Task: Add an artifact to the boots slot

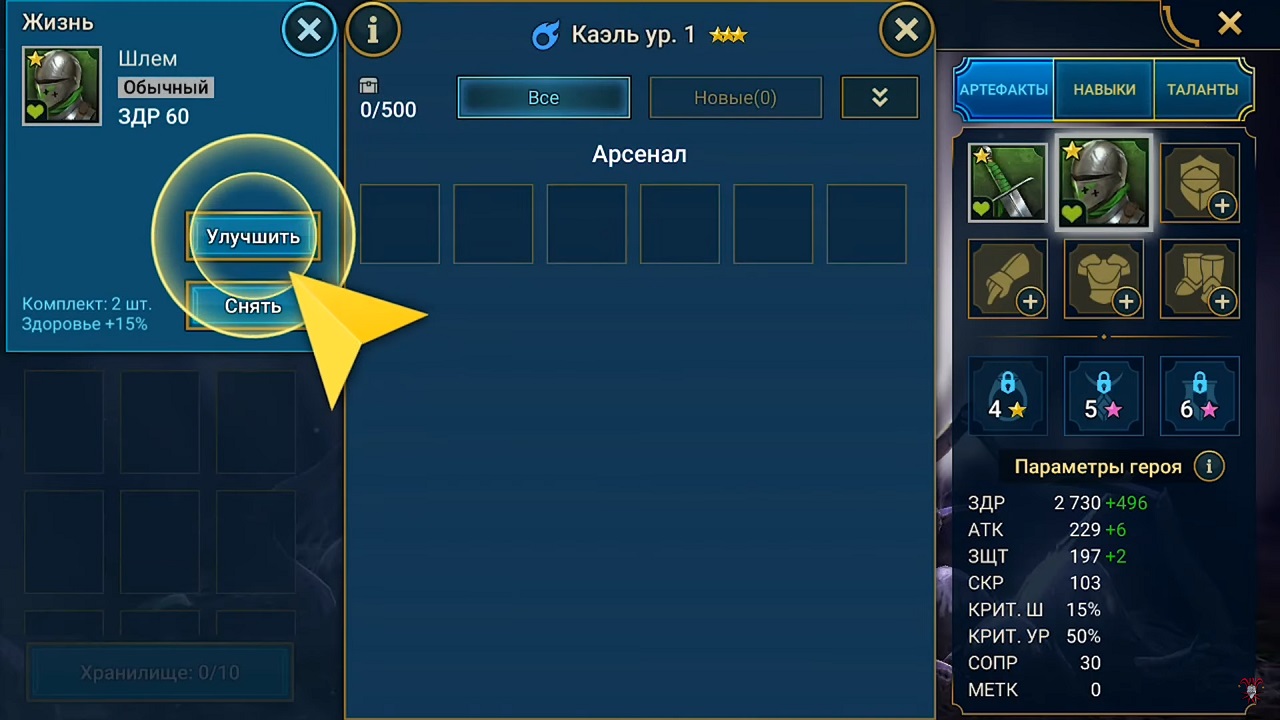Action: [x=1200, y=279]
